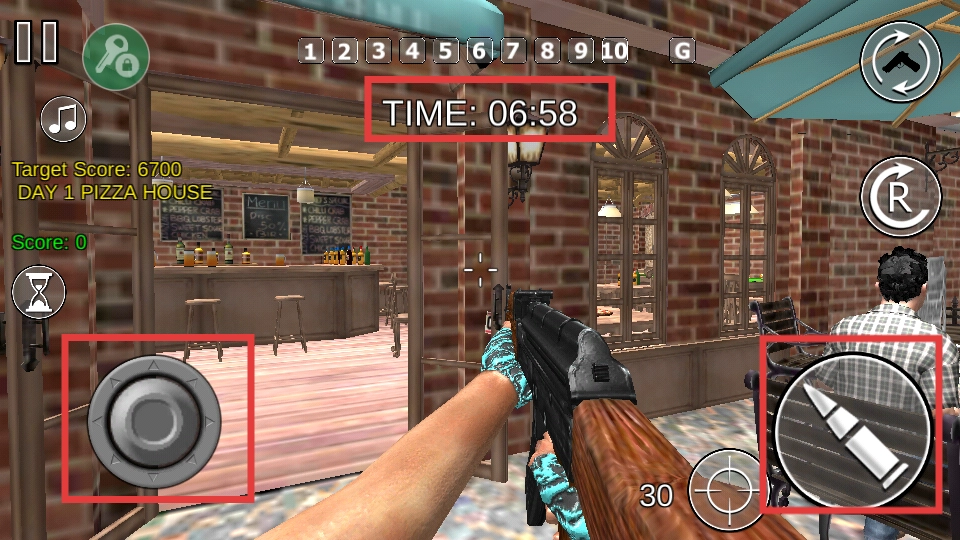
Task: Switch weapon with the gun swap icon
Action: pyautogui.click(x=901, y=61)
